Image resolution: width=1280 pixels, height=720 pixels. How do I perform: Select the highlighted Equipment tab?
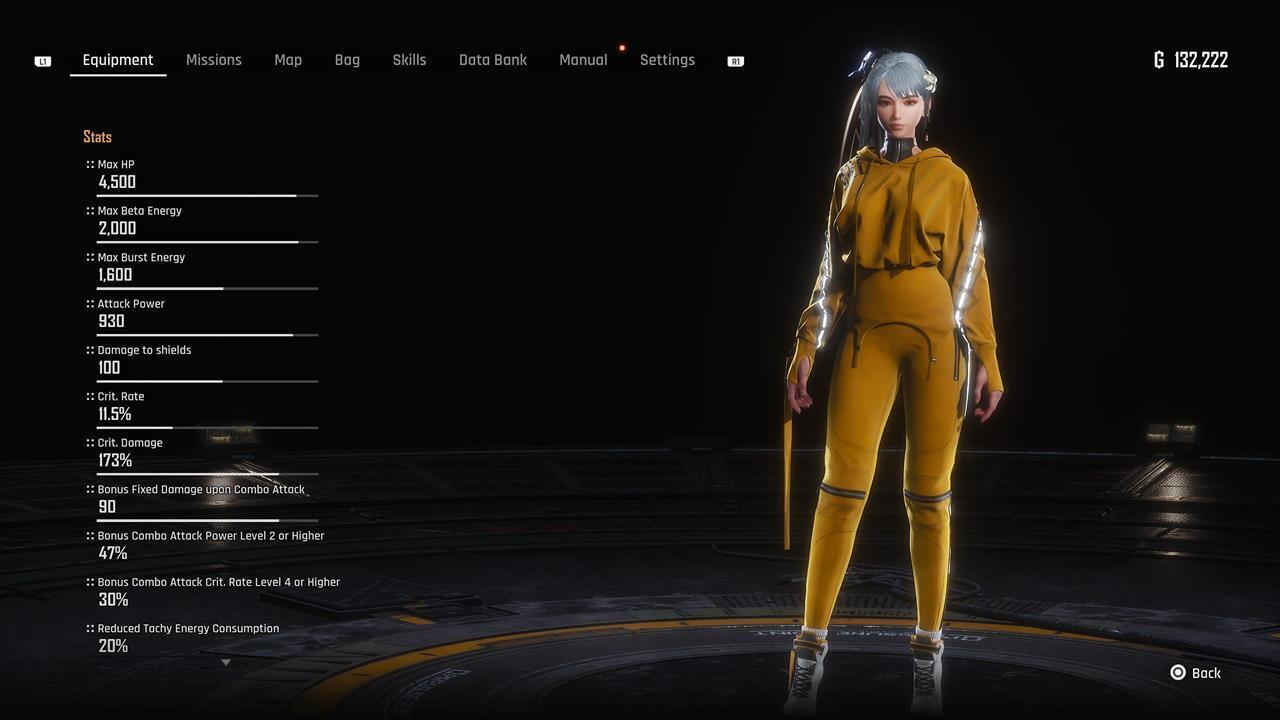[x=118, y=60]
